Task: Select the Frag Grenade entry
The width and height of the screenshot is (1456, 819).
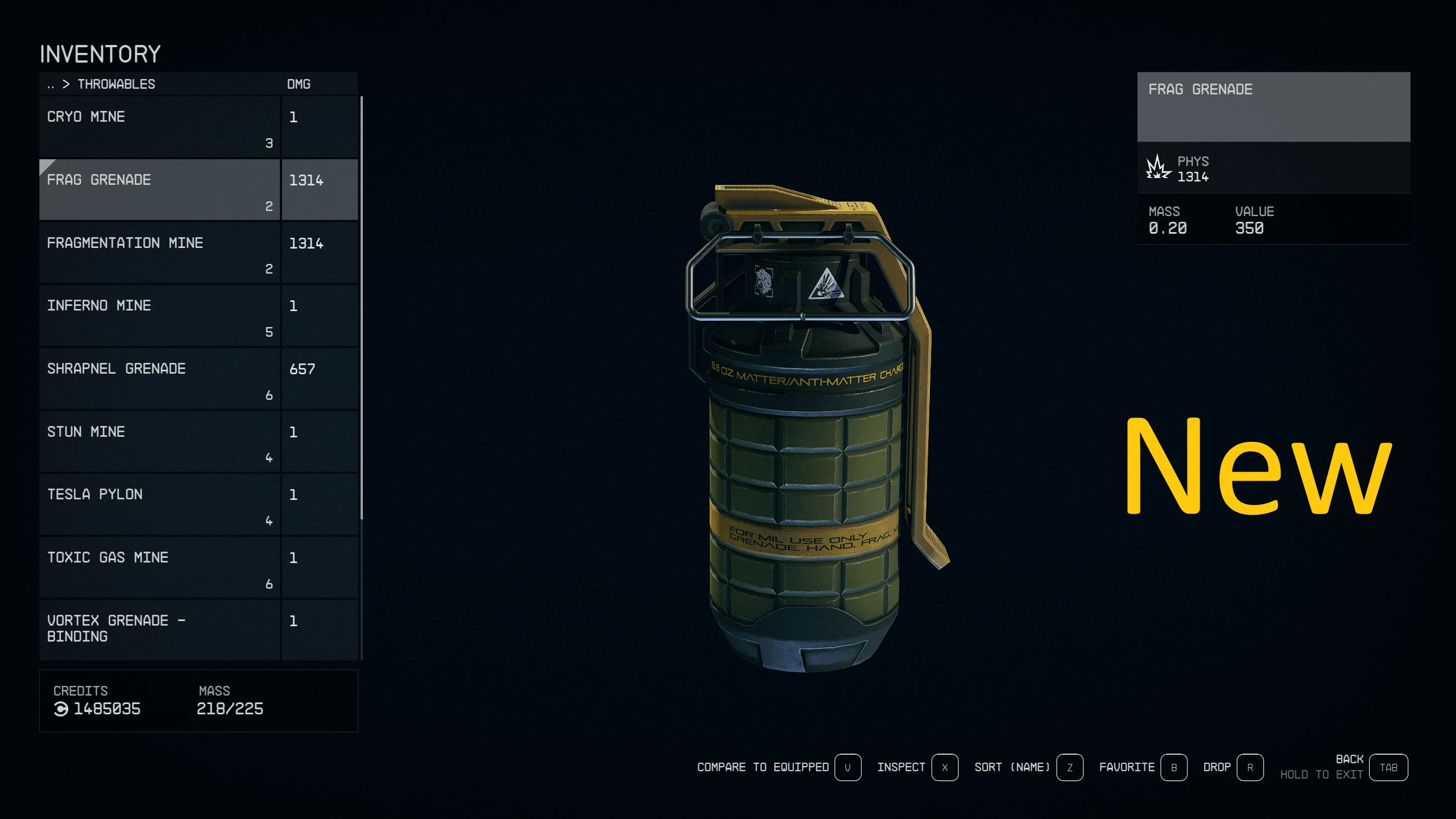Action: click(159, 189)
